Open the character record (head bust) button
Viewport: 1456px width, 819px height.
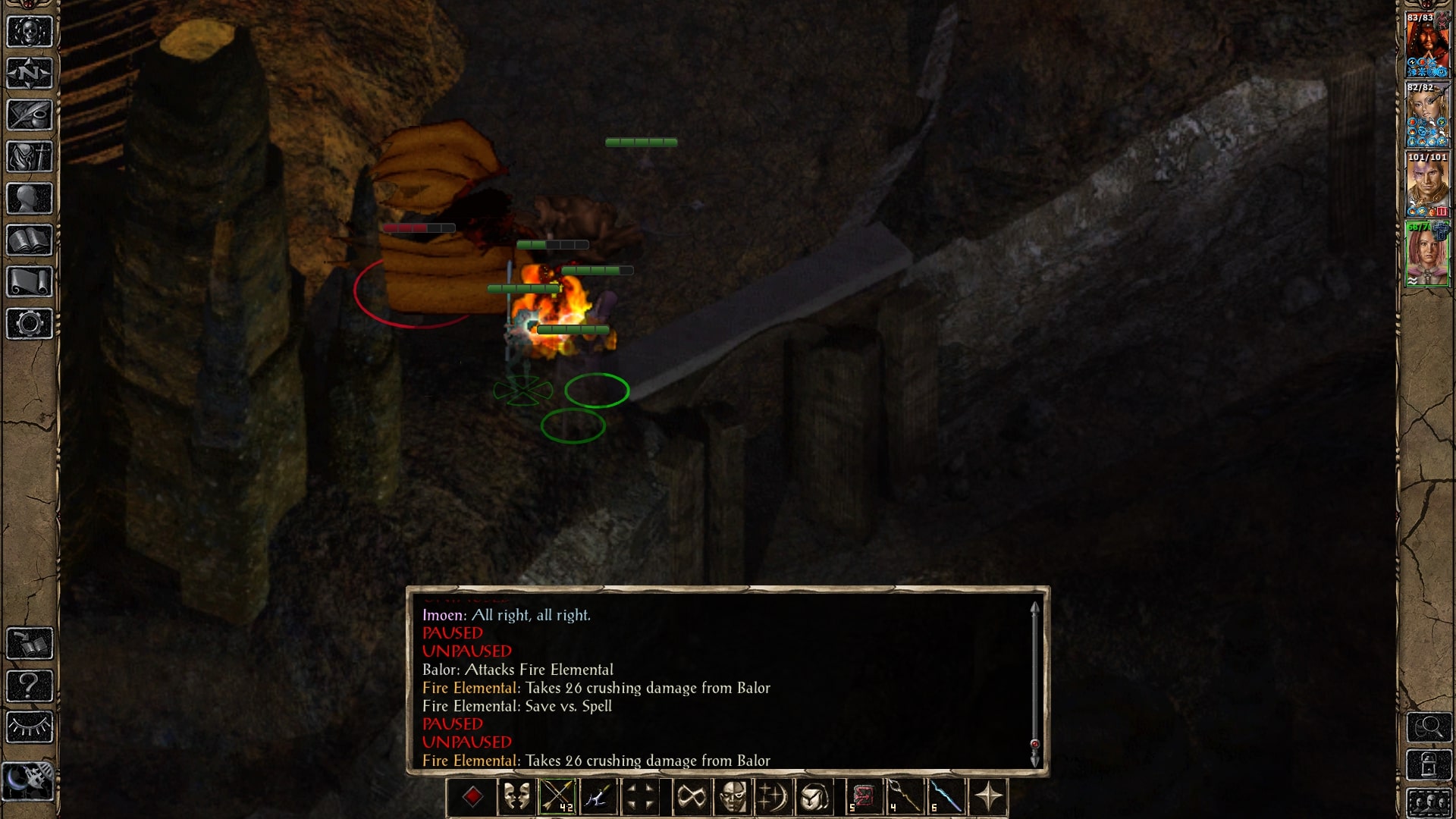tap(30, 199)
